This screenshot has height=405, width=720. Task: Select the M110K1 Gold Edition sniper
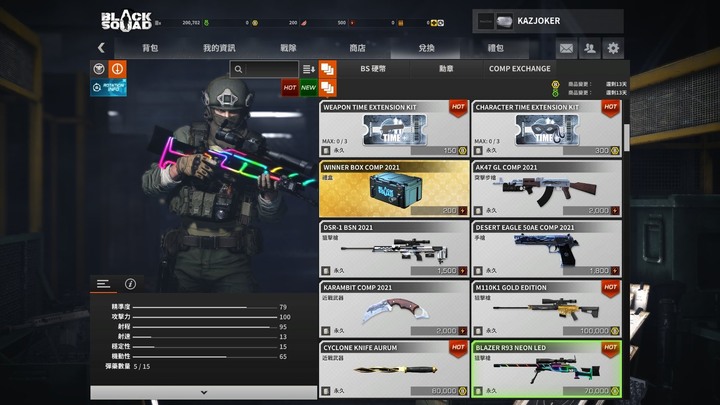[x=546, y=309]
